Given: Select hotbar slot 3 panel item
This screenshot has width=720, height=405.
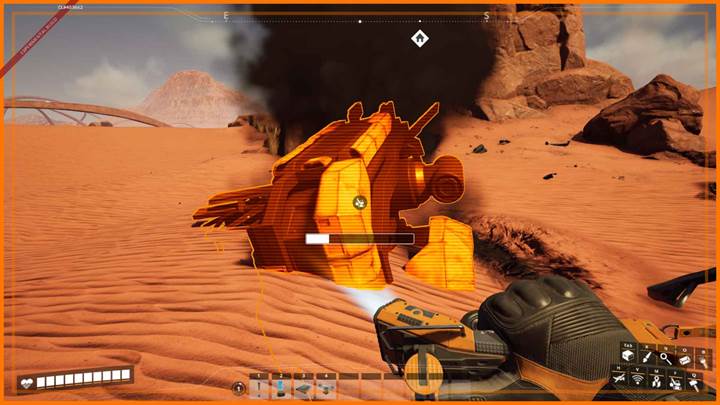Looking at the screenshot, I should tap(304, 386).
